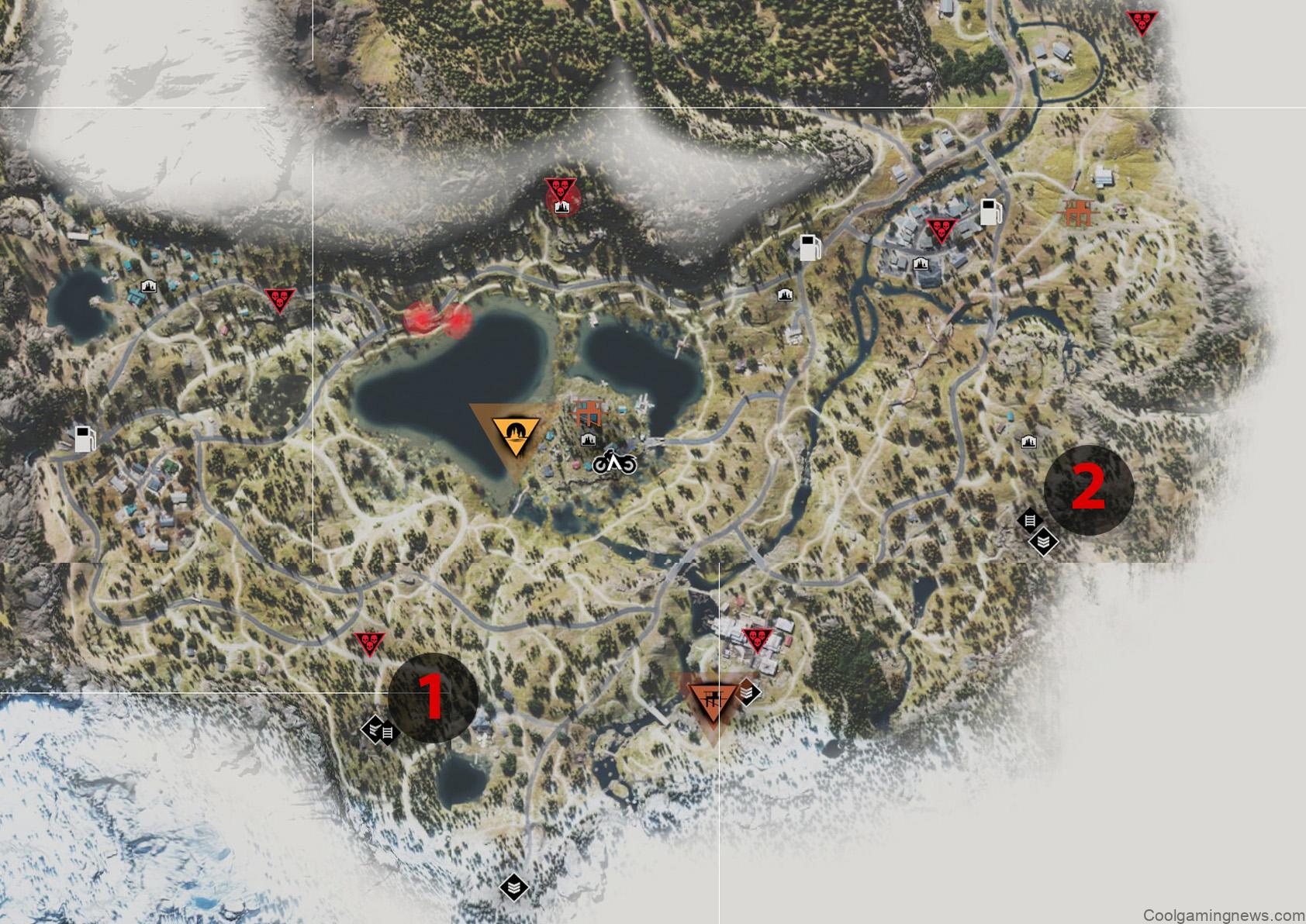The width and height of the screenshot is (1306, 924).
Task: Click the gas pump icon on the western shore
Action: click(x=84, y=440)
